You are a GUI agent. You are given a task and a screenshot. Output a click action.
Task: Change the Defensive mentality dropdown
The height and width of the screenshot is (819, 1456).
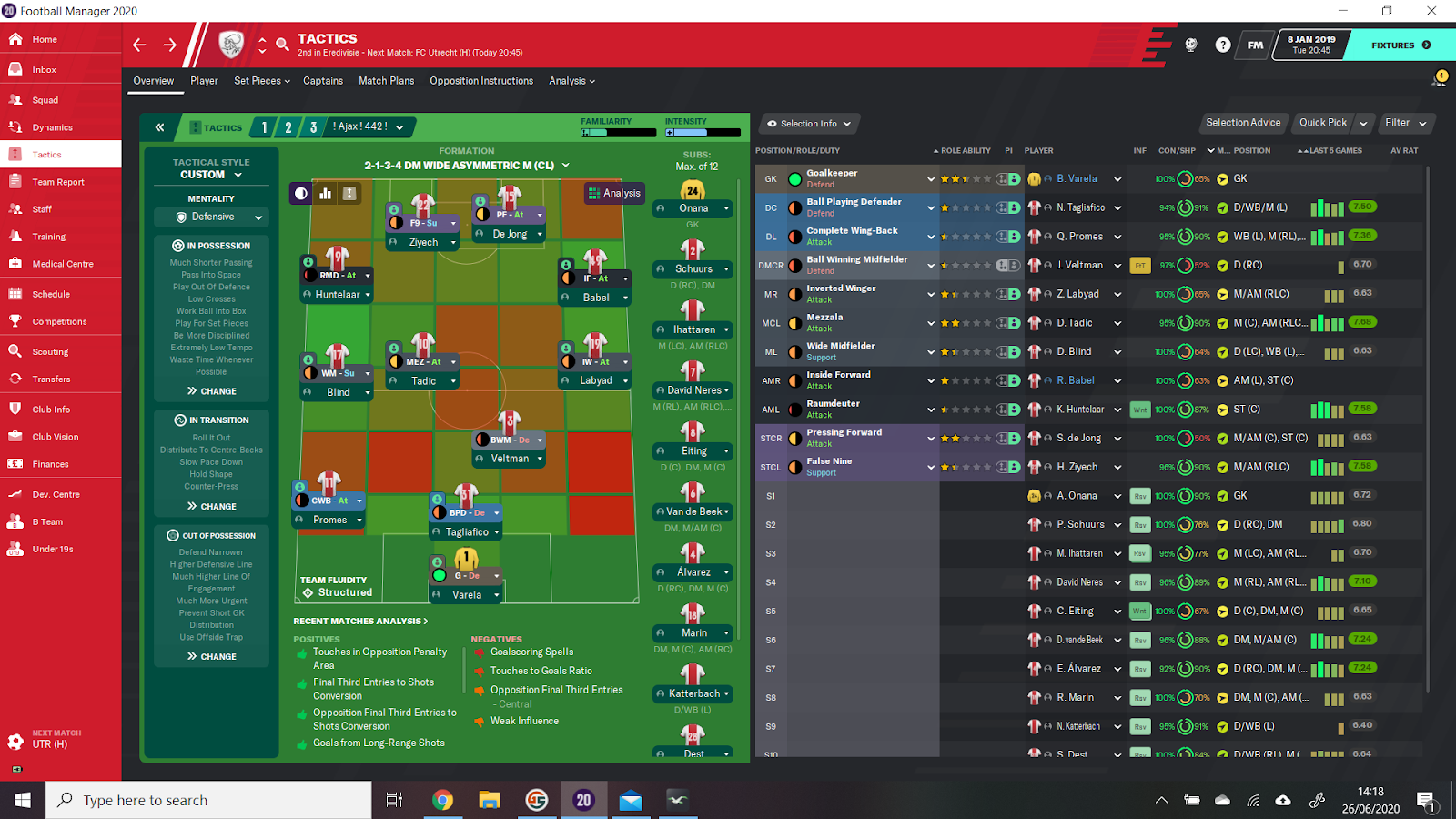coord(211,217)
